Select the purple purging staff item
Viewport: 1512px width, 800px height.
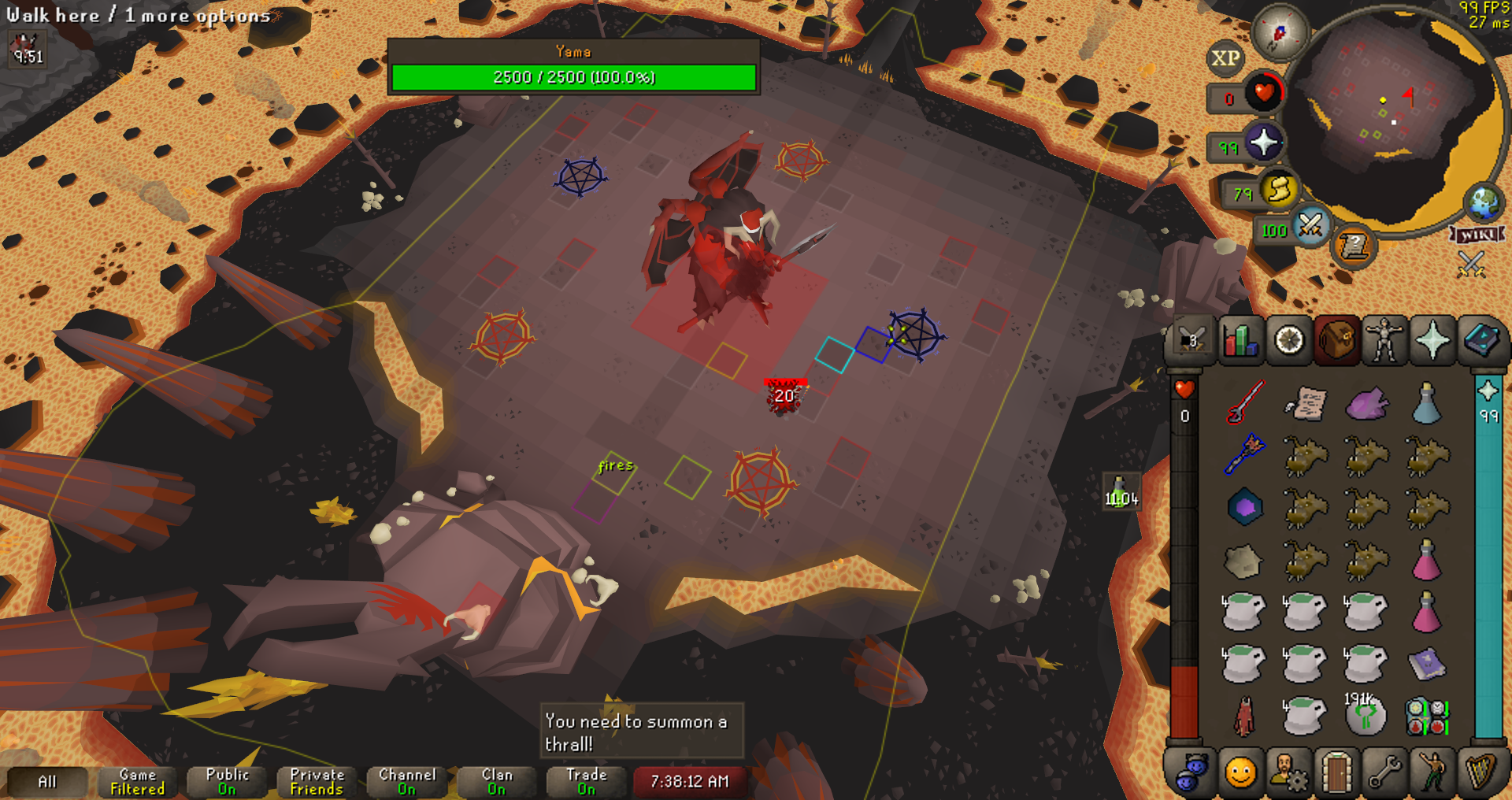tap(1245, 454)
